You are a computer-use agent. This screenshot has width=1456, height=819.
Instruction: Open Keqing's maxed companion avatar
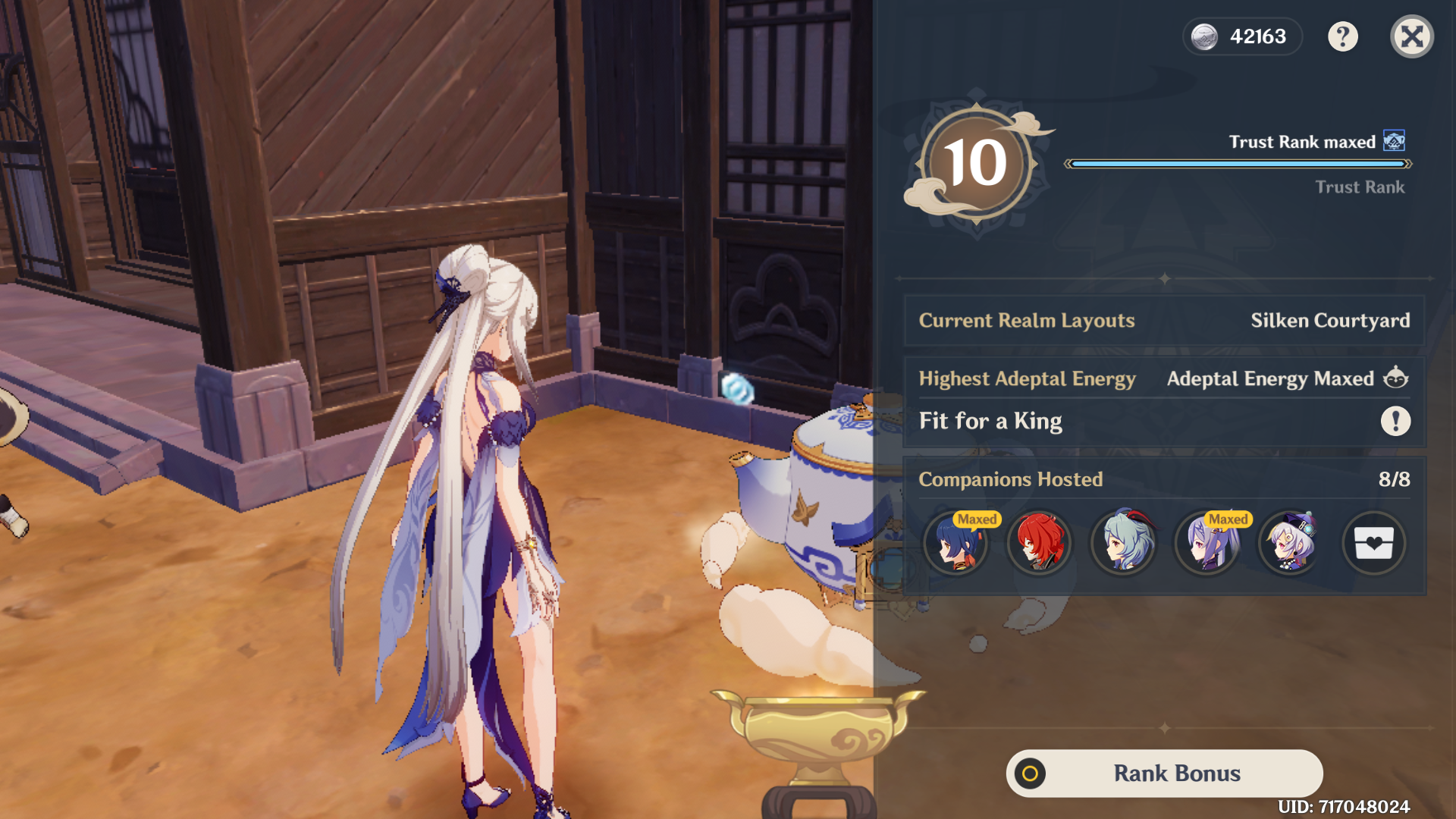pos(1207,543)
